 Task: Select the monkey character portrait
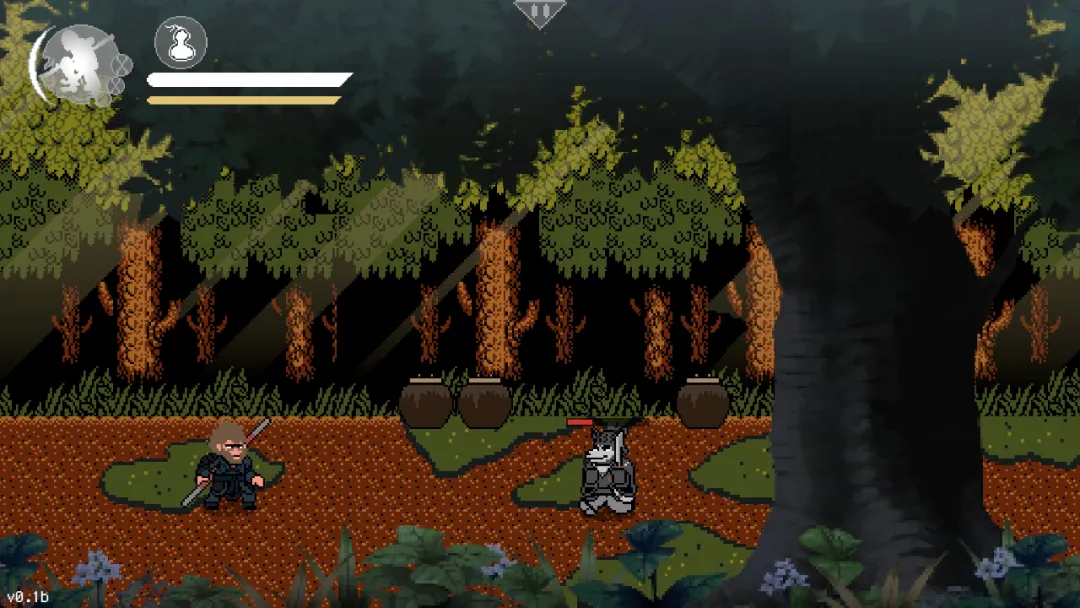[x=77, y=65]
